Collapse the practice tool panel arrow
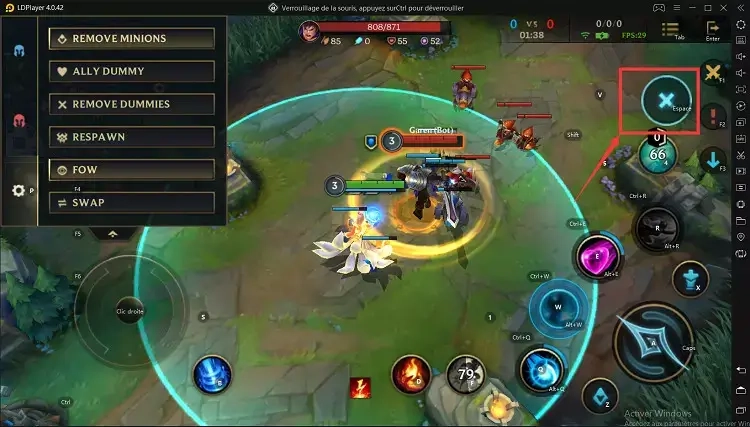Screen dimensions: 750x427 point(112,233)
